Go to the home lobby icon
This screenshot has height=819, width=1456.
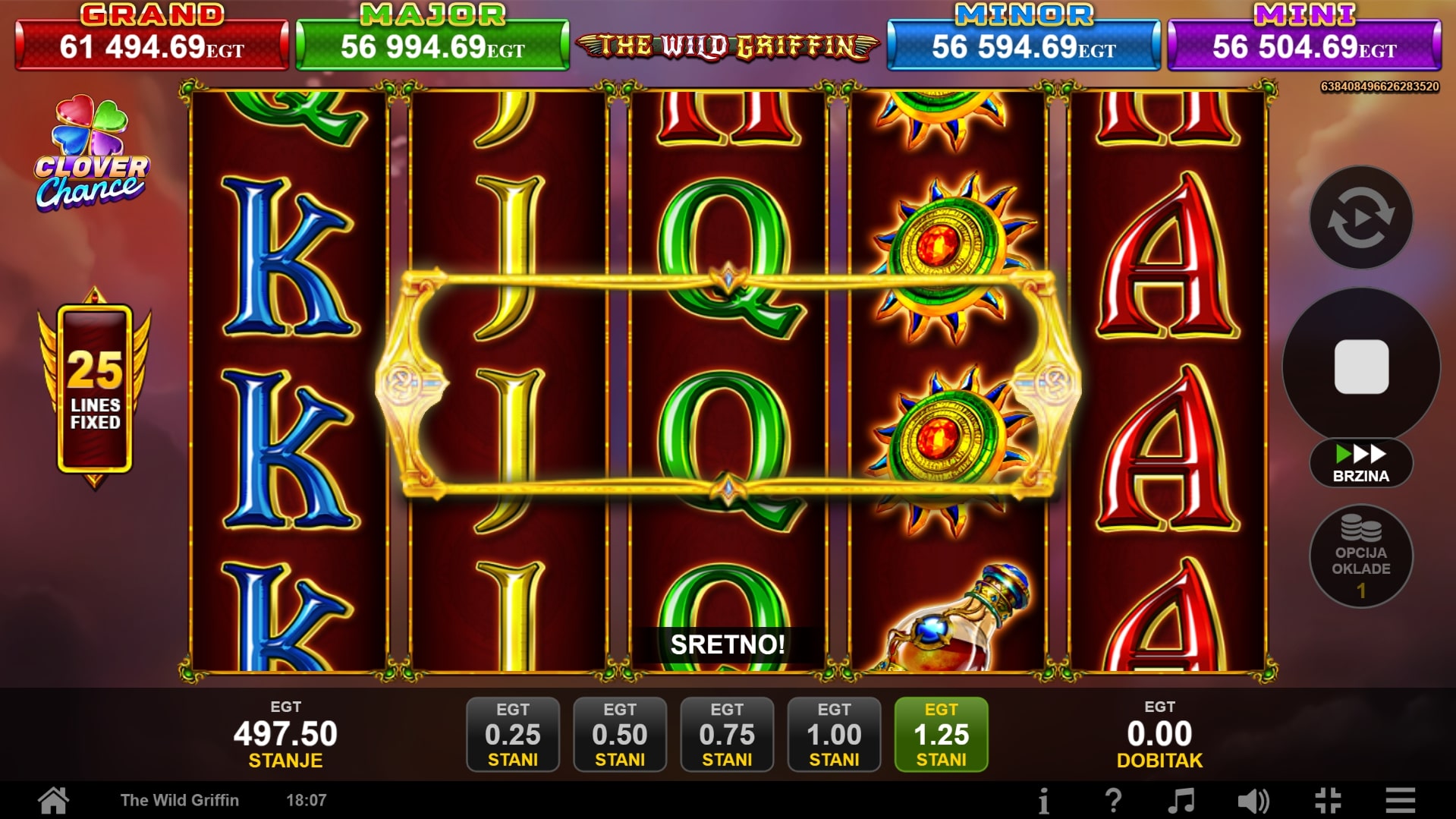point(54,800)
